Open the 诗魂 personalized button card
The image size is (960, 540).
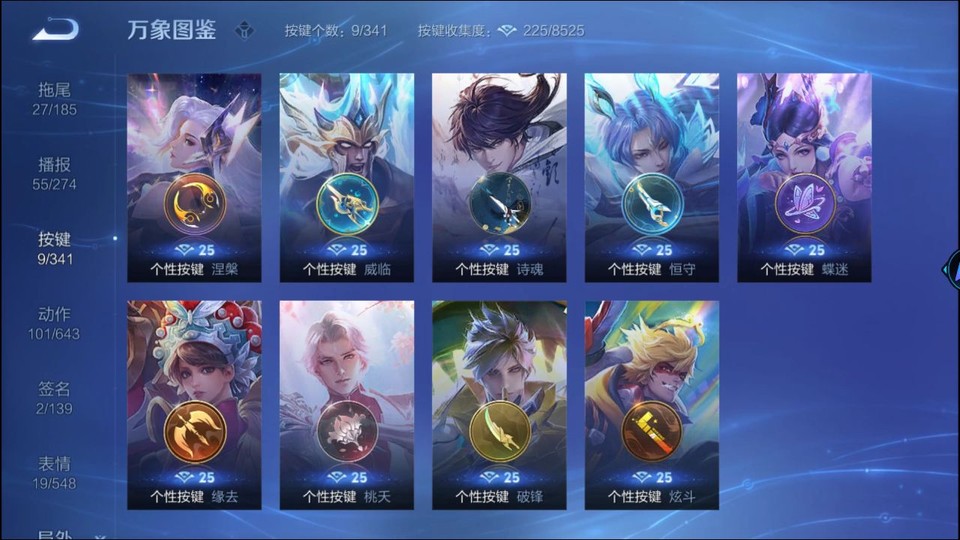(499, 178)
